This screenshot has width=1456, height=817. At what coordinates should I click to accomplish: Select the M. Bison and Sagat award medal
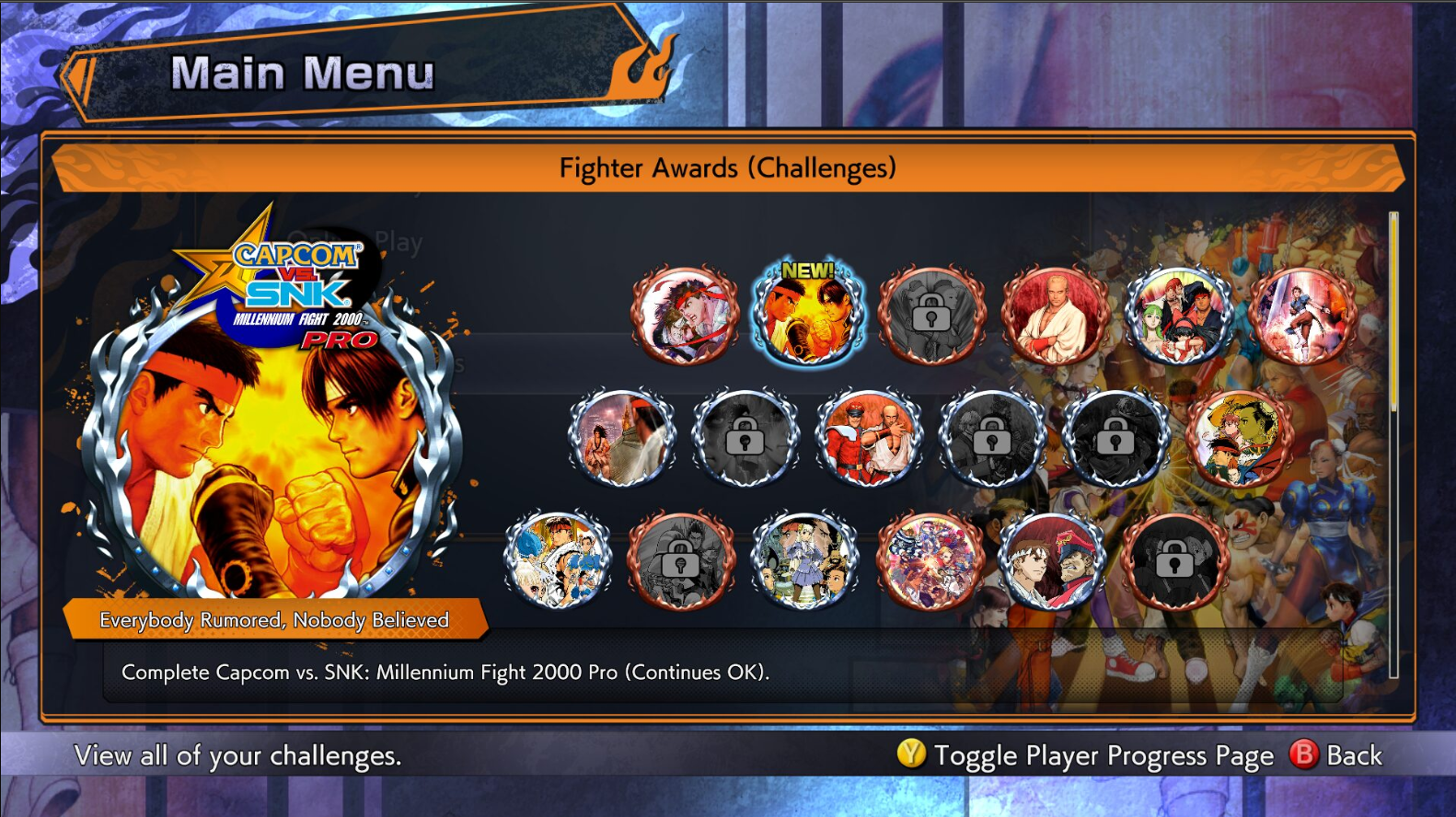871,437
